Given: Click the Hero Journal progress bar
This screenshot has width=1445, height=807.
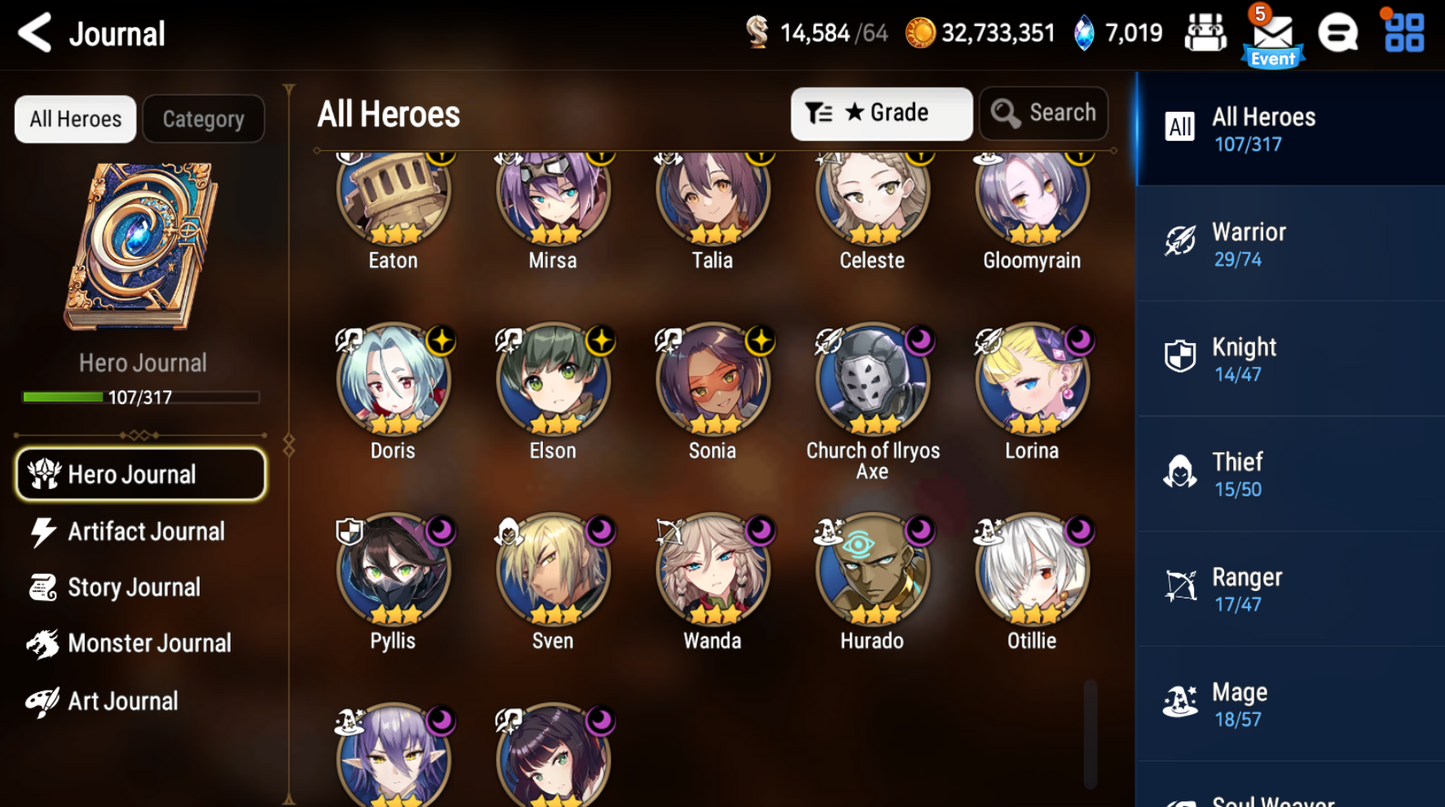Looking at the screenshot, I should pos(142,398).
